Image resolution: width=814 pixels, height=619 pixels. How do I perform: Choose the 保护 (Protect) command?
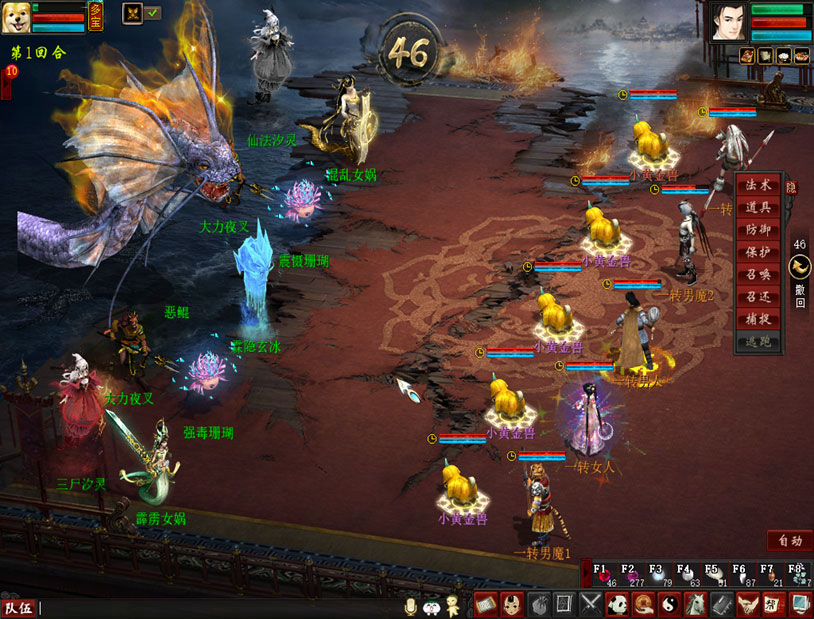tap(758, 252)
